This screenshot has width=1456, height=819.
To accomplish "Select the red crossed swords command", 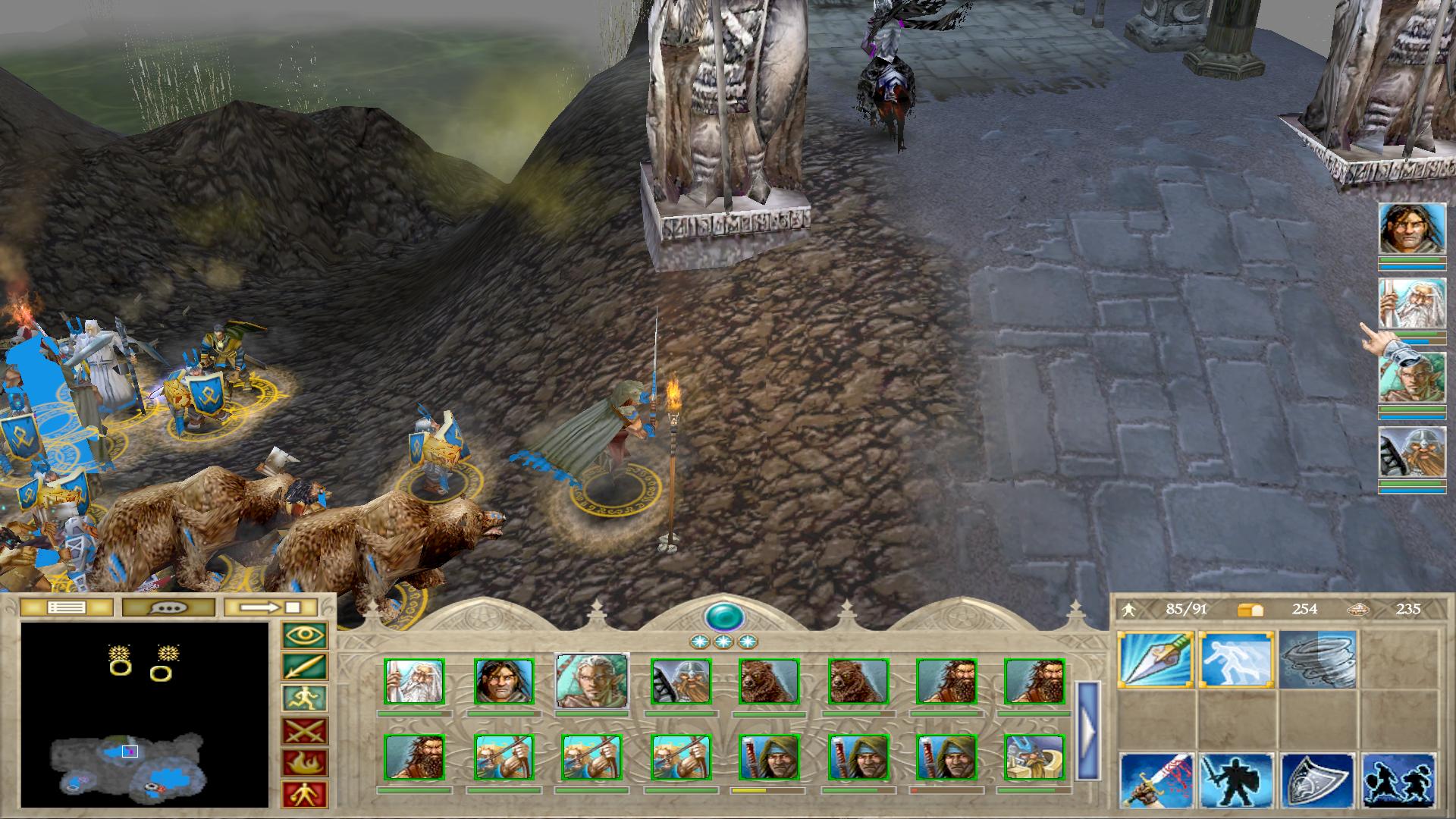I will pyautogui.click(x=304, y=731).
